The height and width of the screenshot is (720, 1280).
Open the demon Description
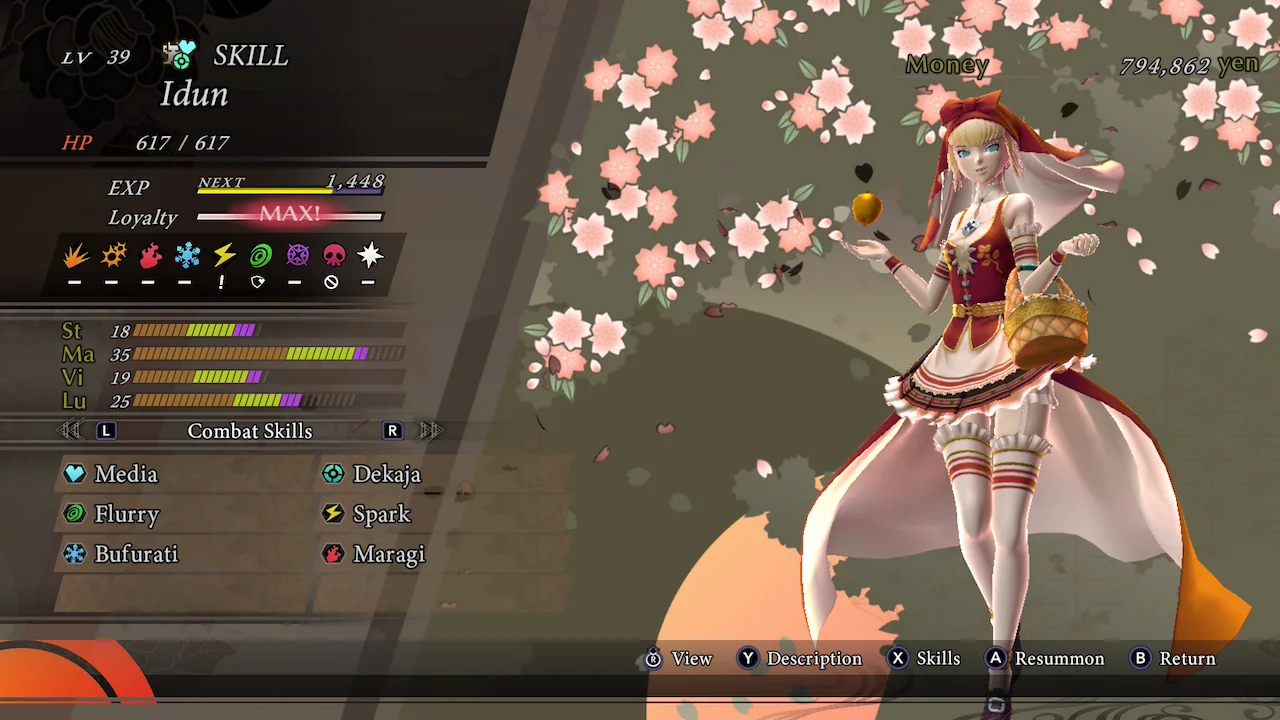(x=800, y=659)
